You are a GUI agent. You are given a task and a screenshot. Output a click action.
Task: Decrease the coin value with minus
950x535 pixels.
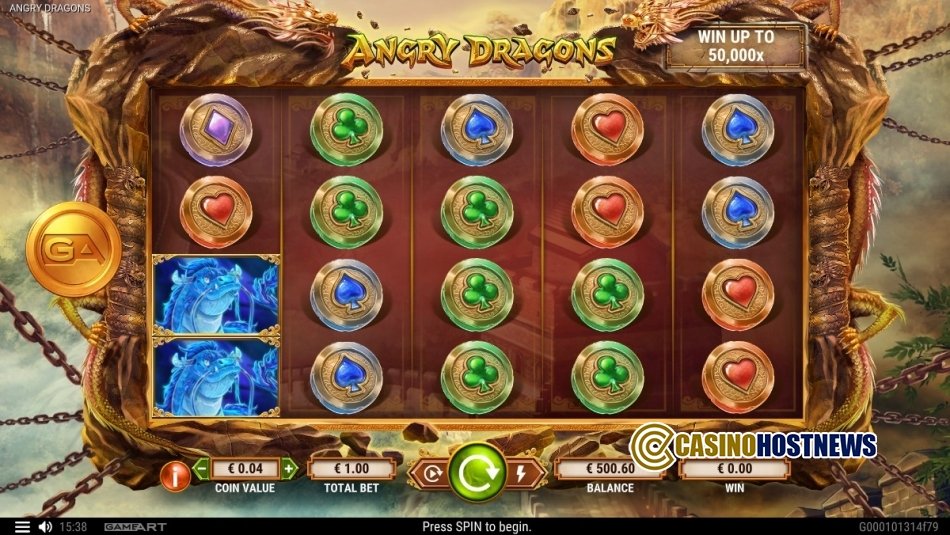pyautogui.click(x=201, y=468)
